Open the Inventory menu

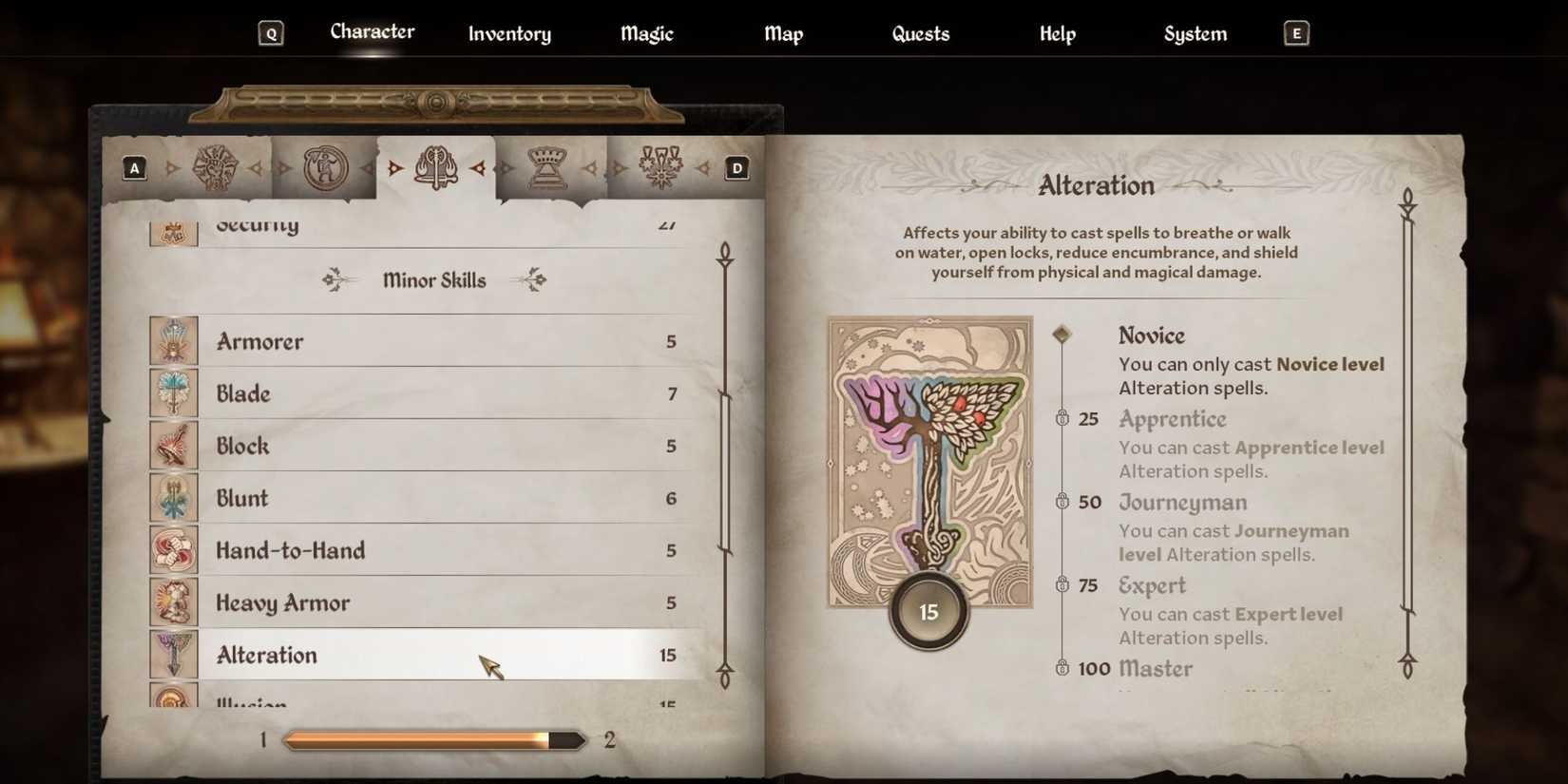[x=509, y=33]
